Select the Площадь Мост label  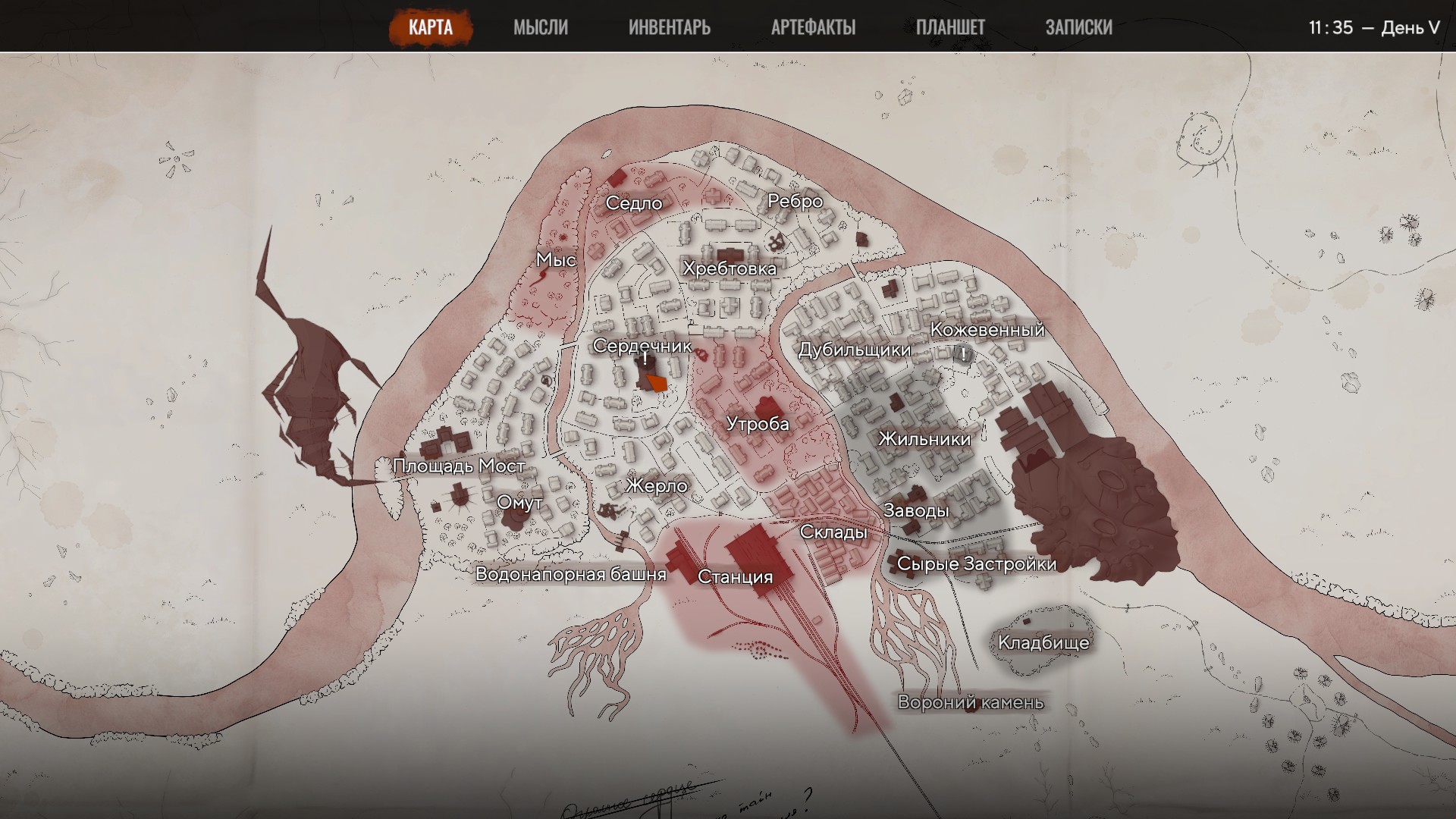pyautogui.click(x=457, y=465)
